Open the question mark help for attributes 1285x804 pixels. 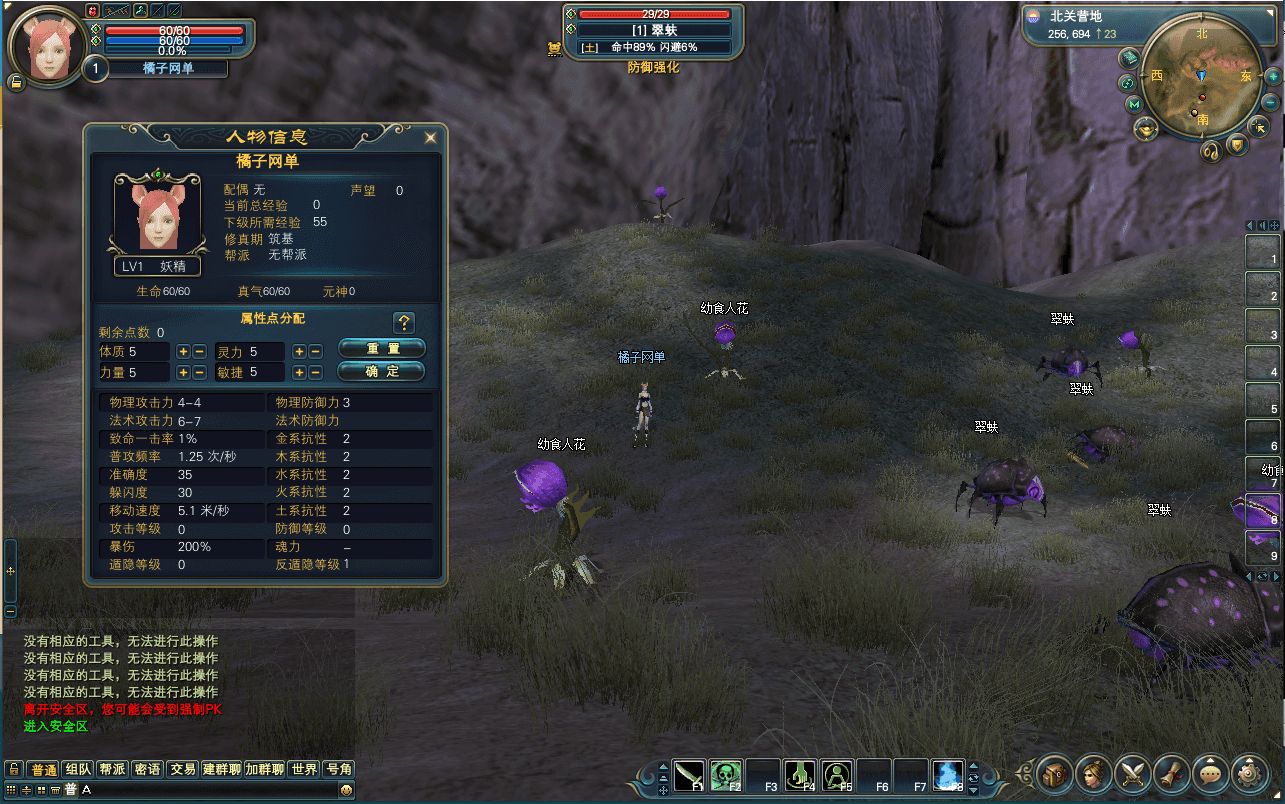click(x=404, y=322)
